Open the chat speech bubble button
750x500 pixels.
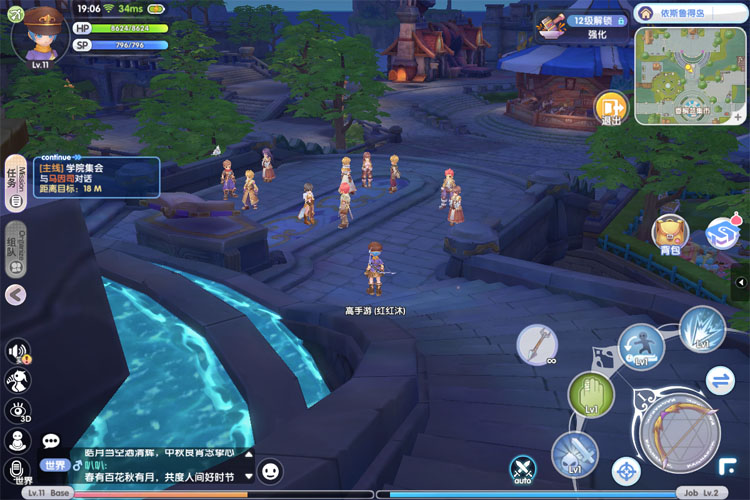tap(50, 440)
